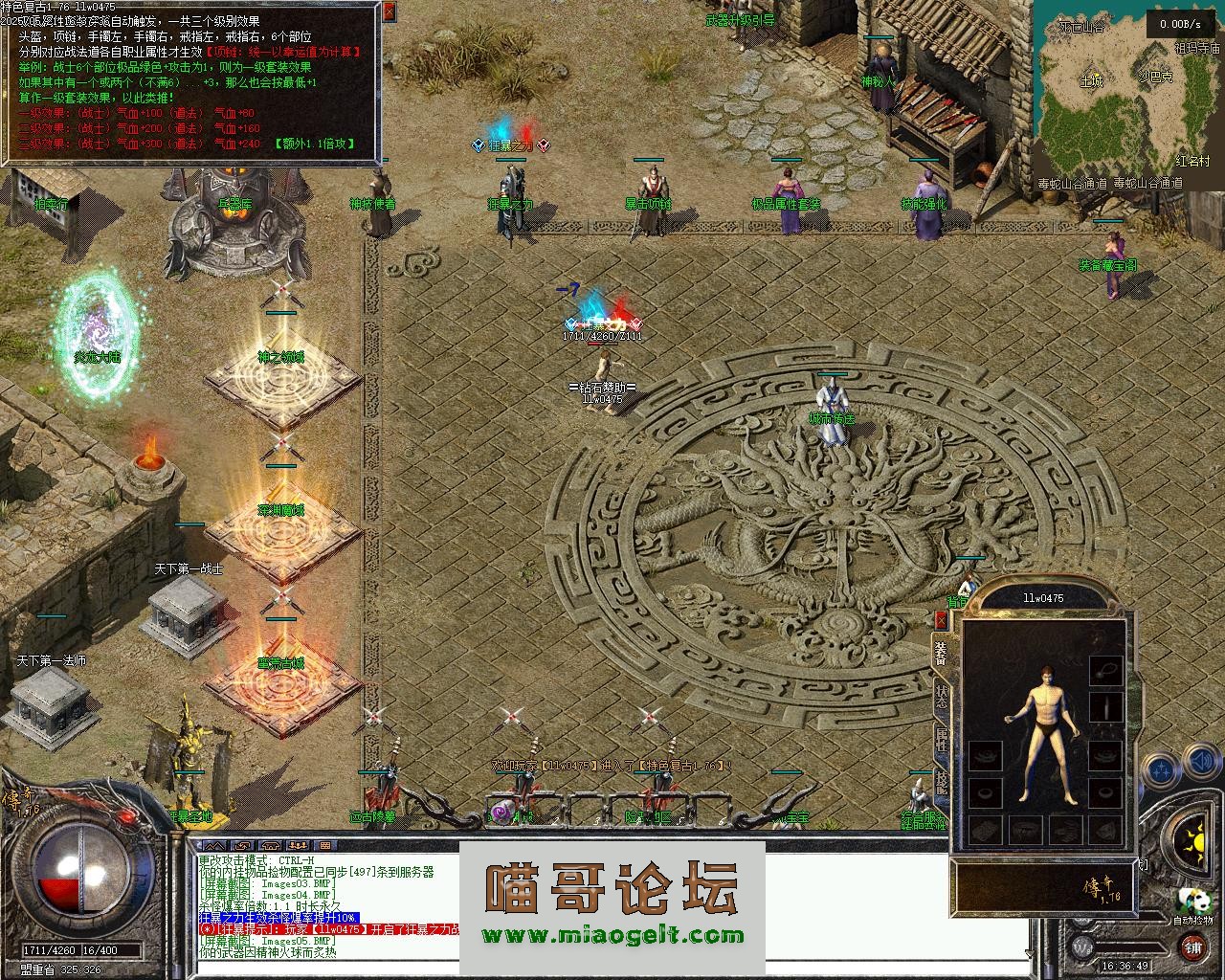Image resolution: width=1225 pixels, height=980 pixels.
Task: Click the three-figures group chat button
Action: (x=298, y=846)
